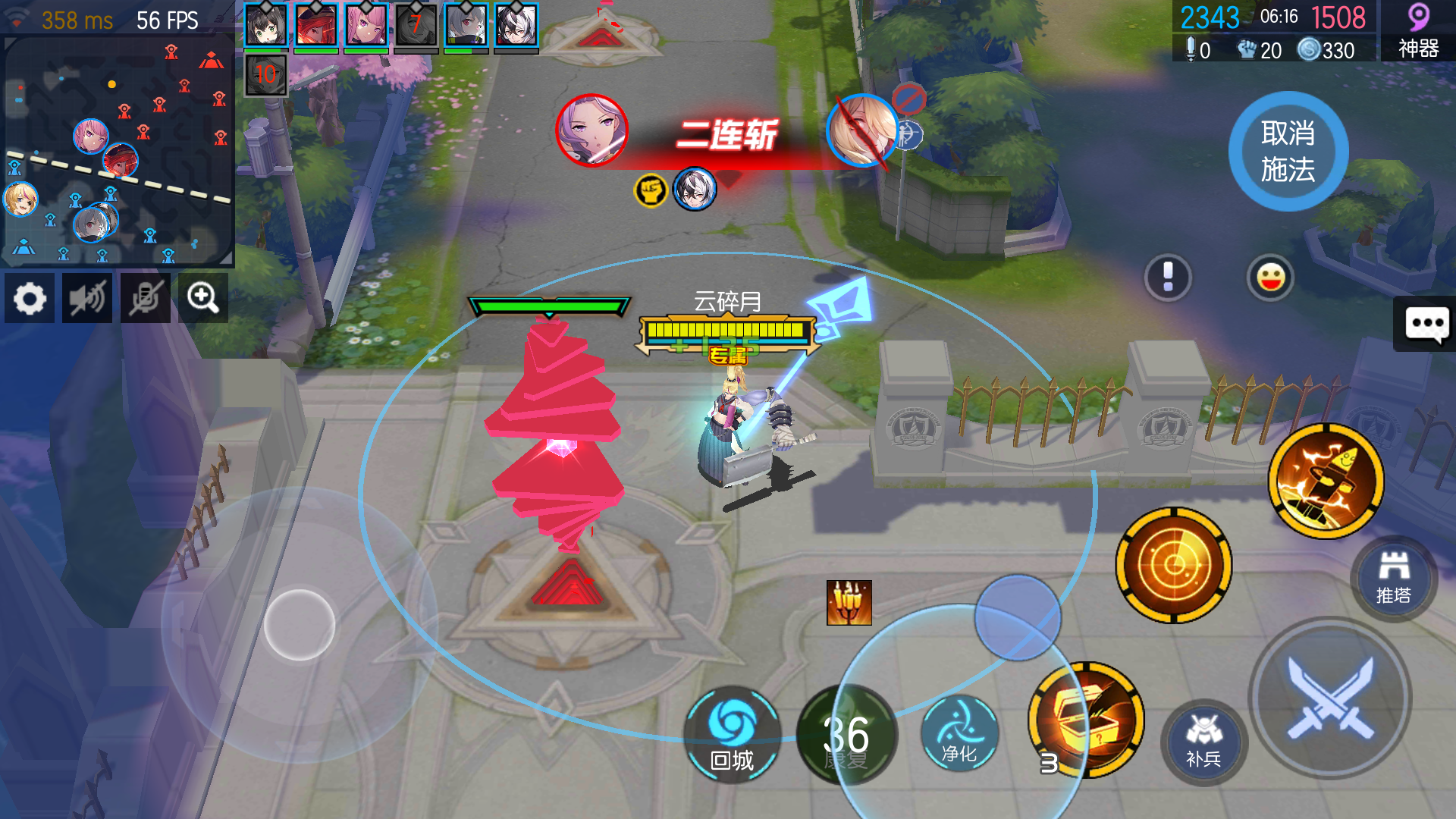This screenshot has width=1456, height=819.
Task: Tap the exclamation danger ping icon
Action: 1169,278
